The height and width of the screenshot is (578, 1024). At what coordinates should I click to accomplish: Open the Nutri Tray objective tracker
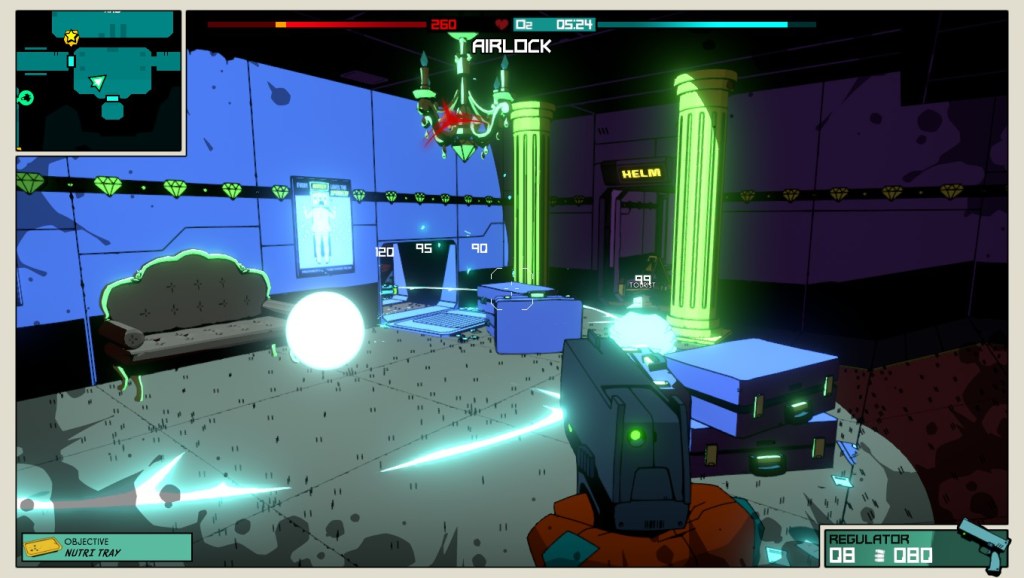tap(107, 547)
